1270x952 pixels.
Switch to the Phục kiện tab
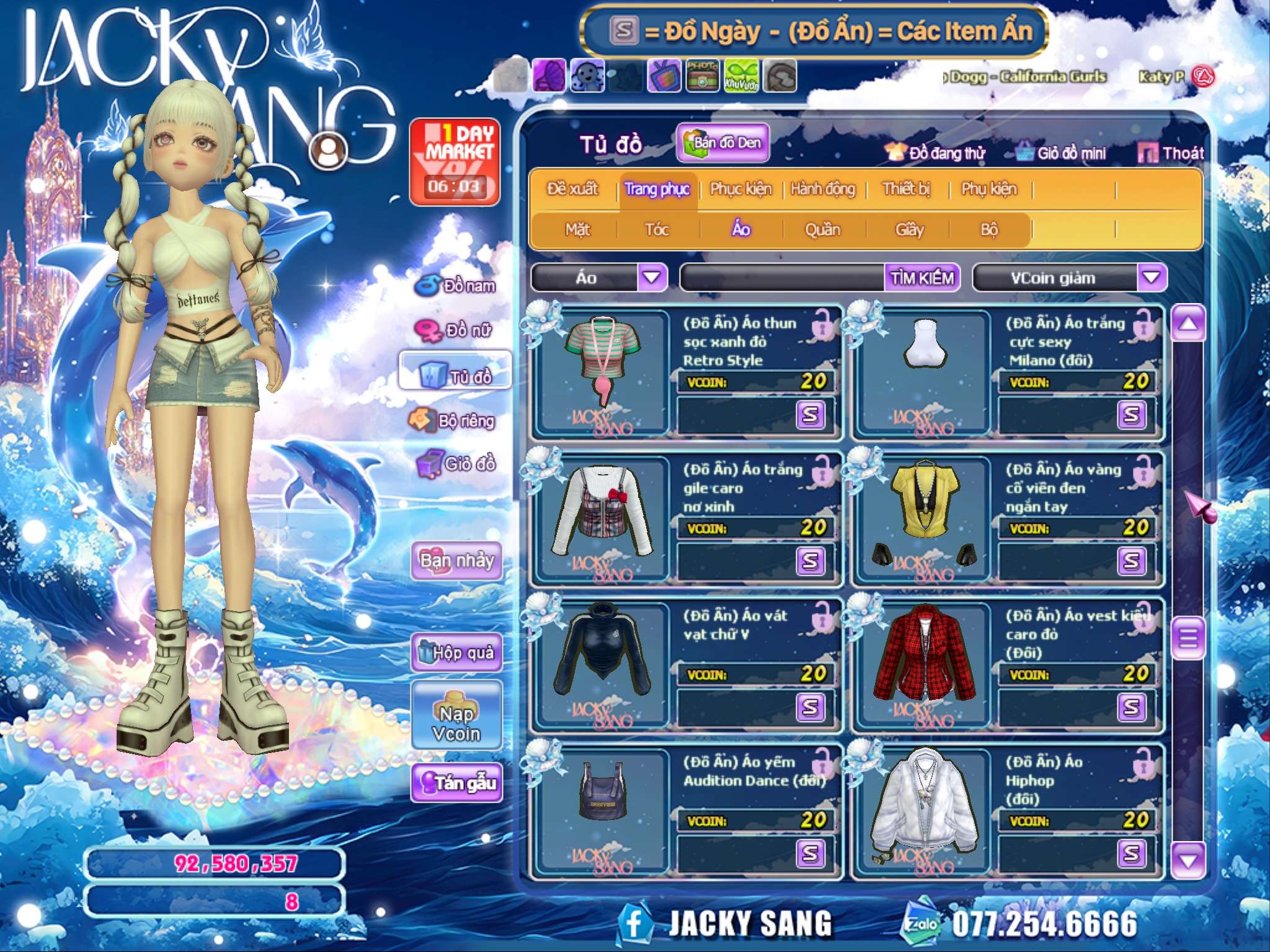click(x=740, y=188)
